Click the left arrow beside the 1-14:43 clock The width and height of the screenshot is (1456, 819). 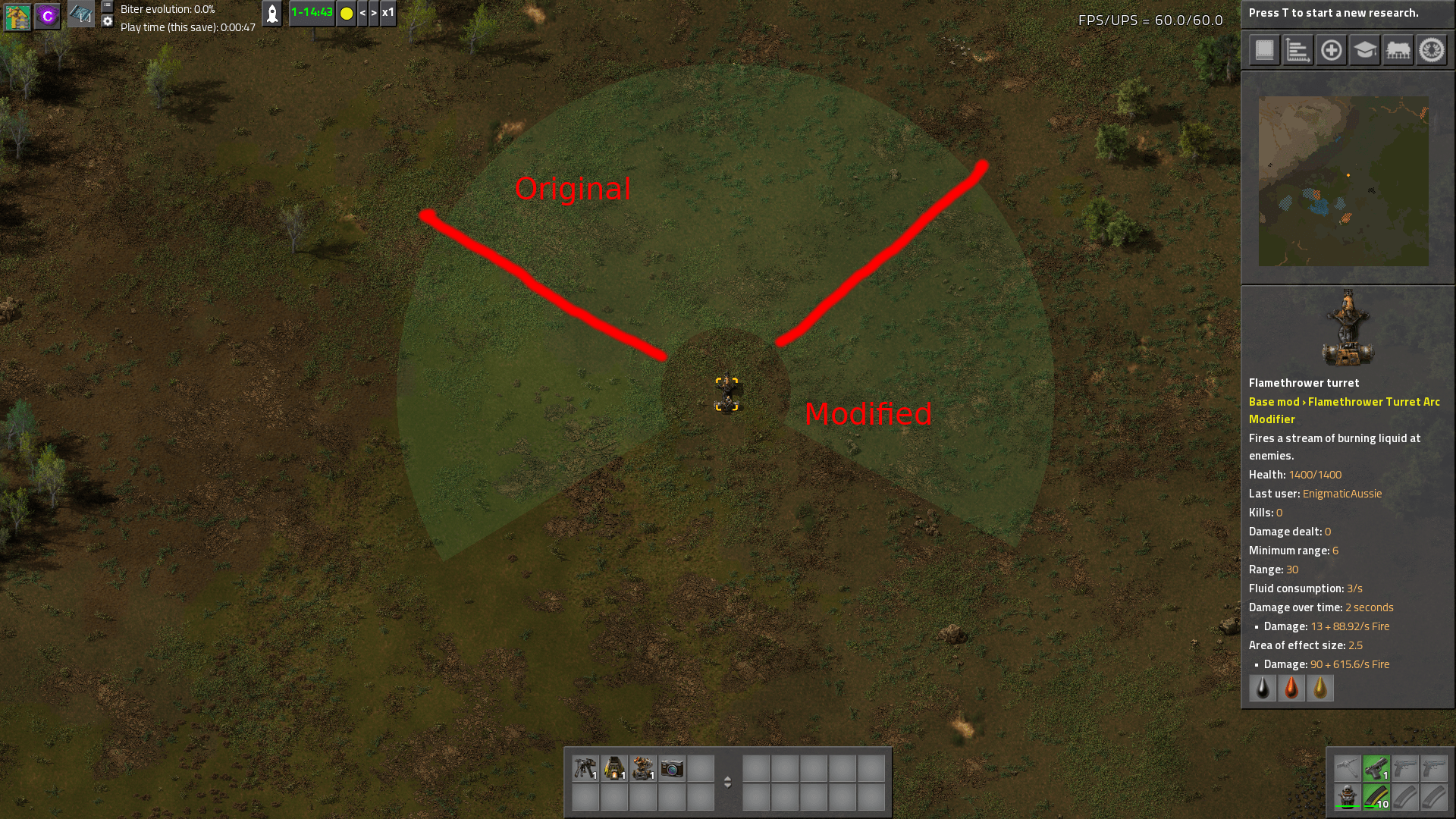point(365,13)
